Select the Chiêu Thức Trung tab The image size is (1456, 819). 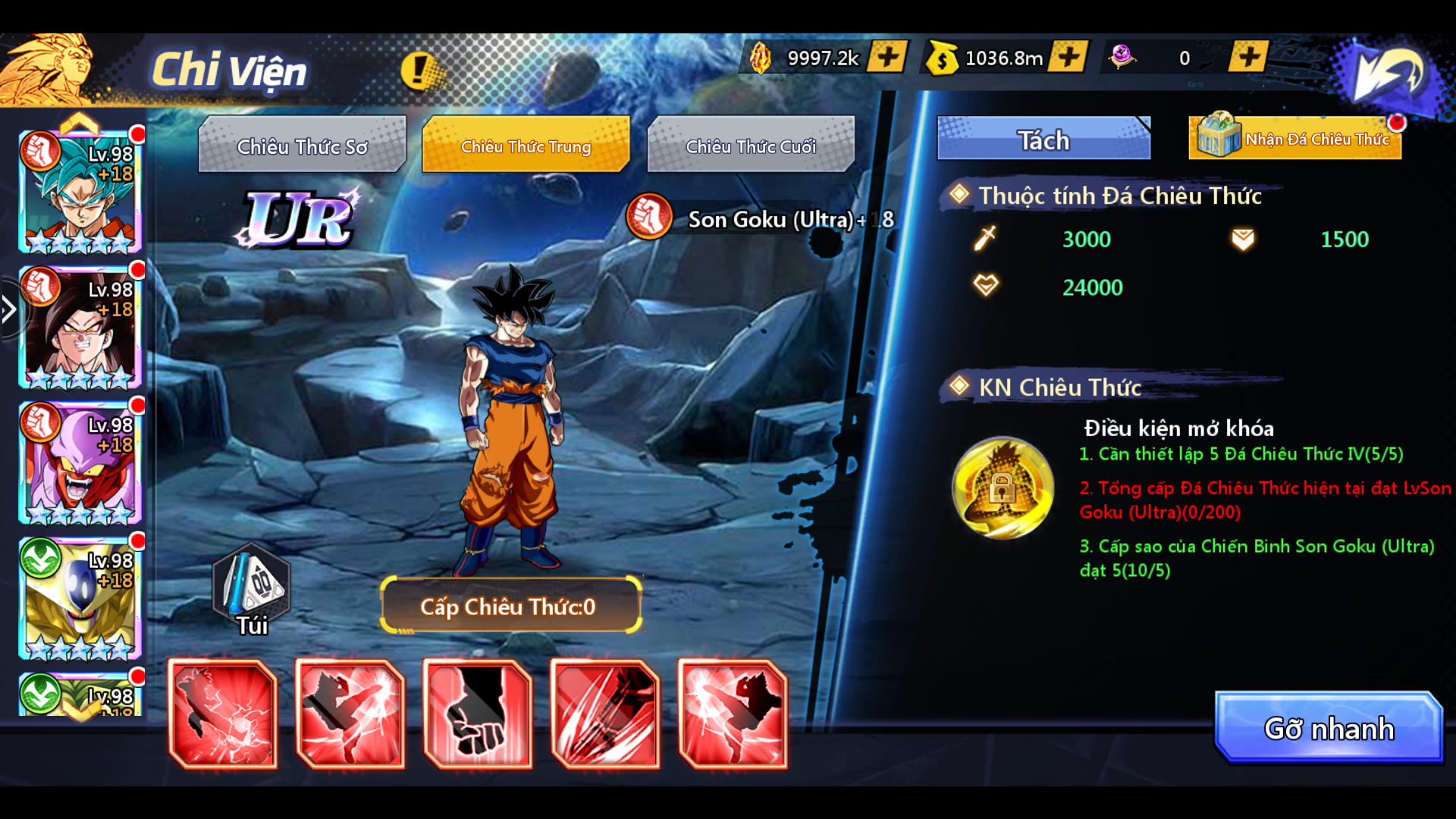(526, 146)
